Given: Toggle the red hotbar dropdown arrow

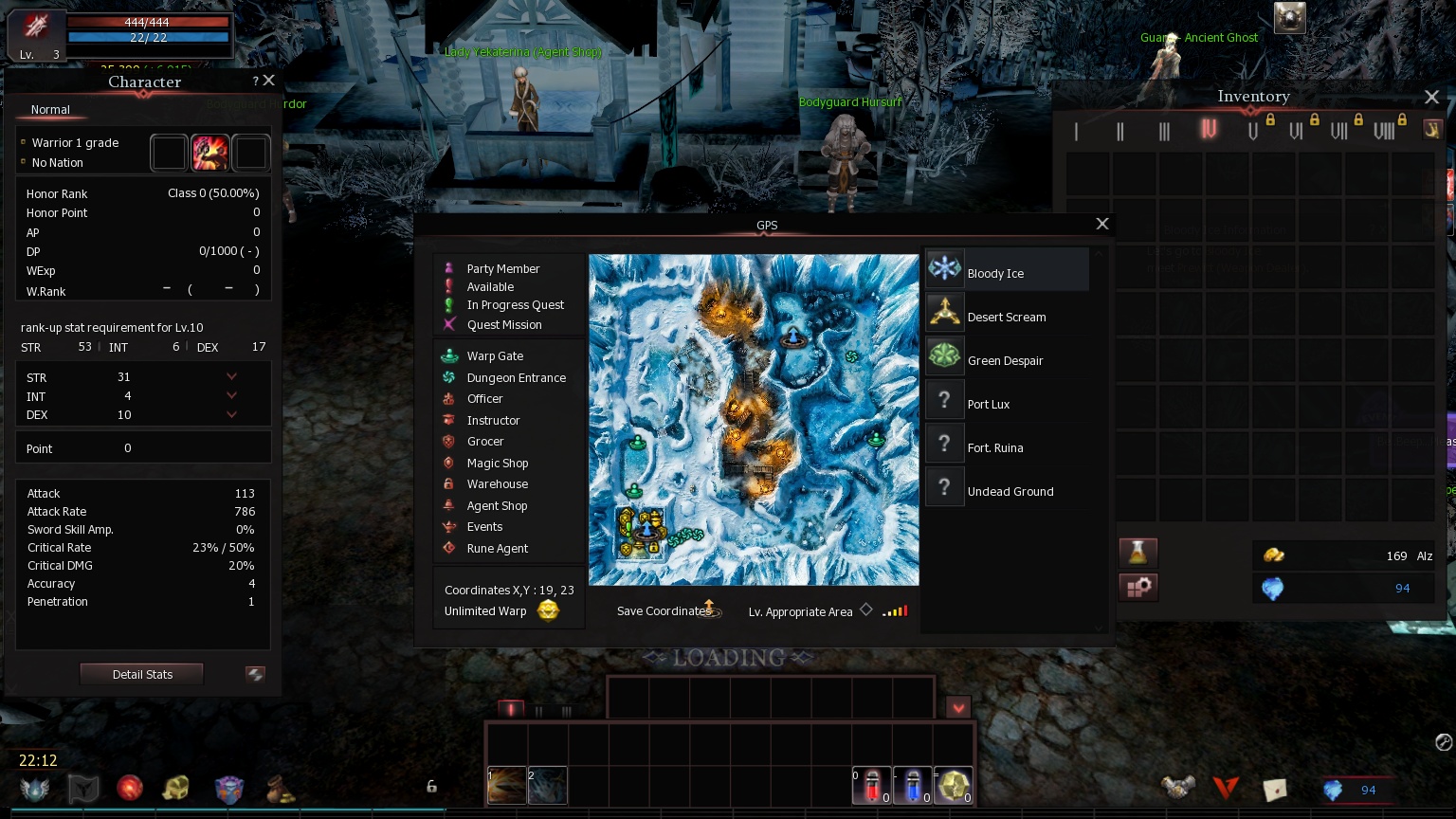Looking at the screenshot, I should click(x=958, y=708).
